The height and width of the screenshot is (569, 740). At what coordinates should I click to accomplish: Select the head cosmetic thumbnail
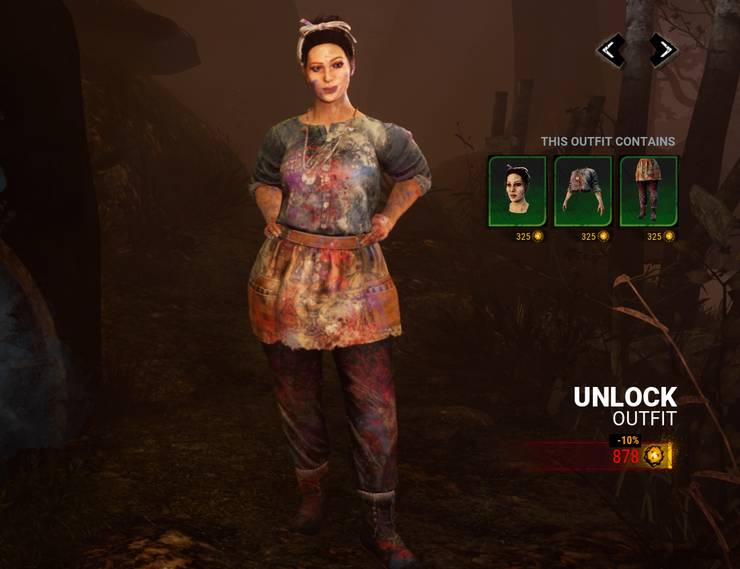pyautogui.click(x=517, y=190)
